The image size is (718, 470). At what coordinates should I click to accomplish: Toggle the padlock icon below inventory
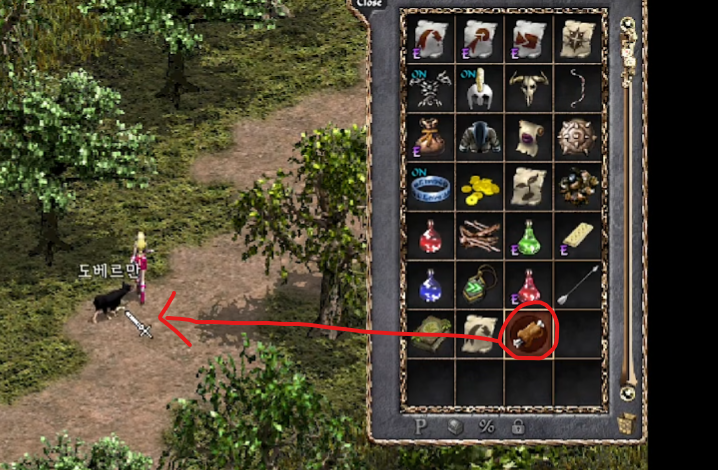point(518,426)
